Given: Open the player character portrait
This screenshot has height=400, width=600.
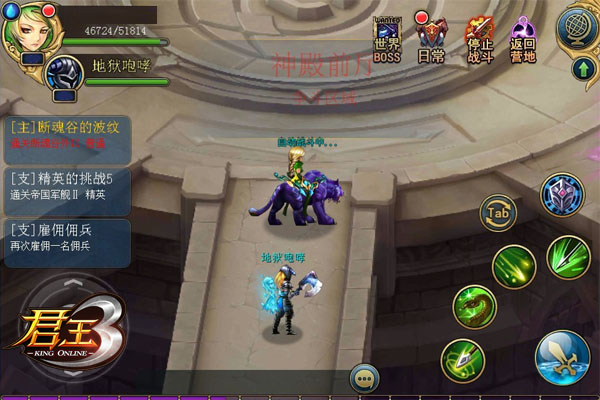Looking at the screenshot, I should [x=27, y=31].
